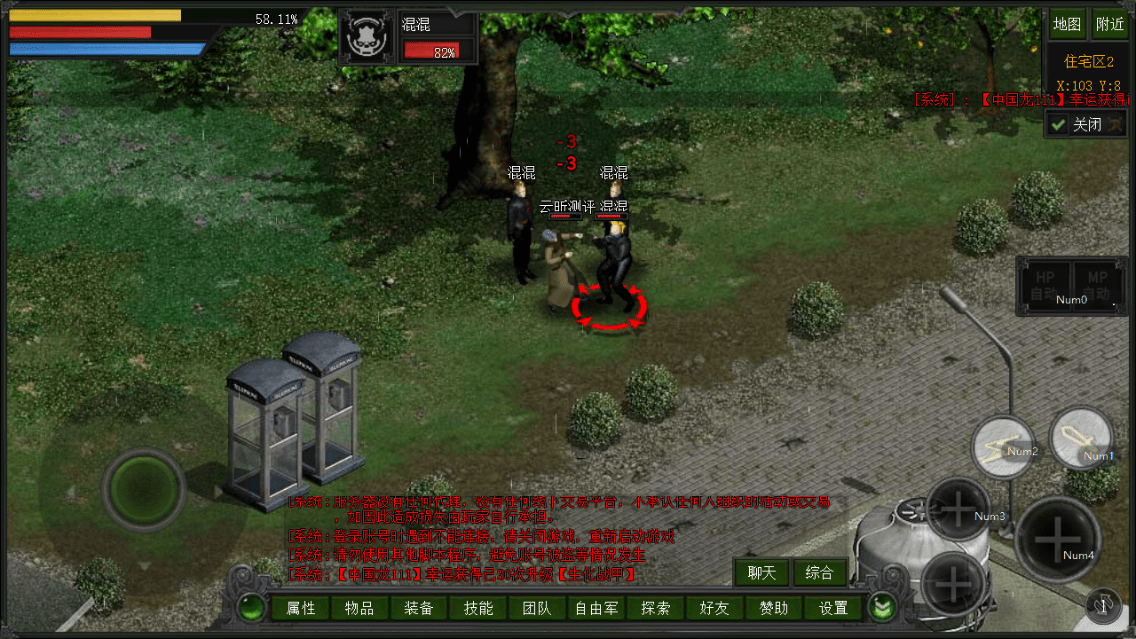
Task: Open the 设置 settings menu
Action: pos(833,608)
